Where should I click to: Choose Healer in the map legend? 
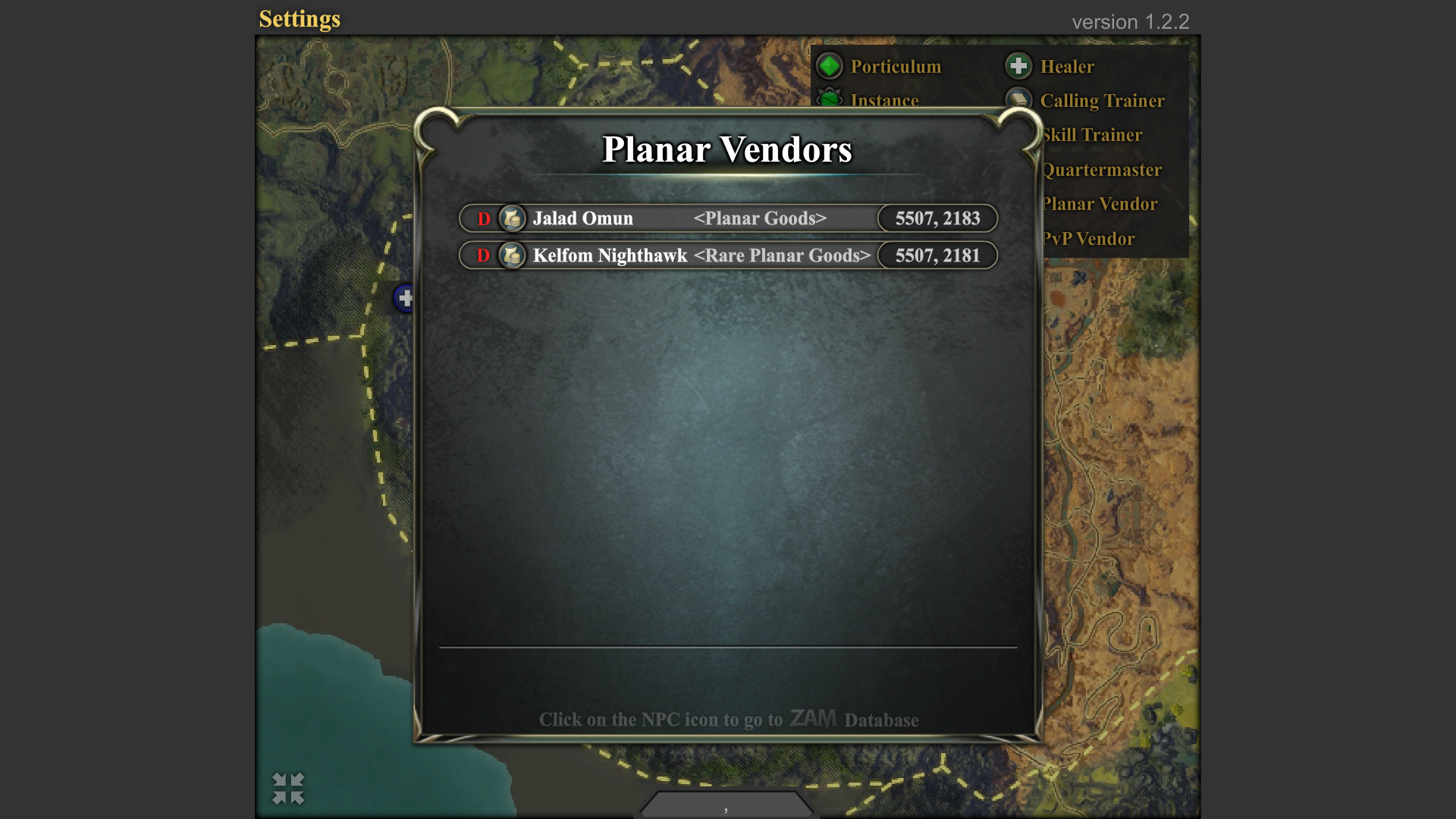pos(1066,67)
